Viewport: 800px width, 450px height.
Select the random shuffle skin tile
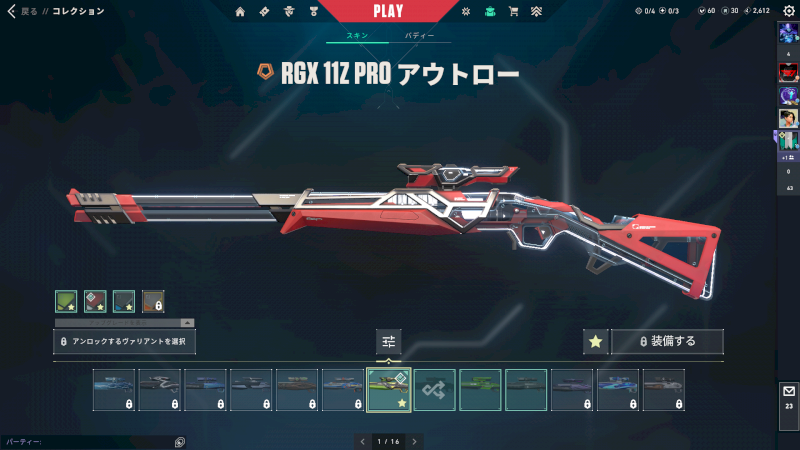435,390
